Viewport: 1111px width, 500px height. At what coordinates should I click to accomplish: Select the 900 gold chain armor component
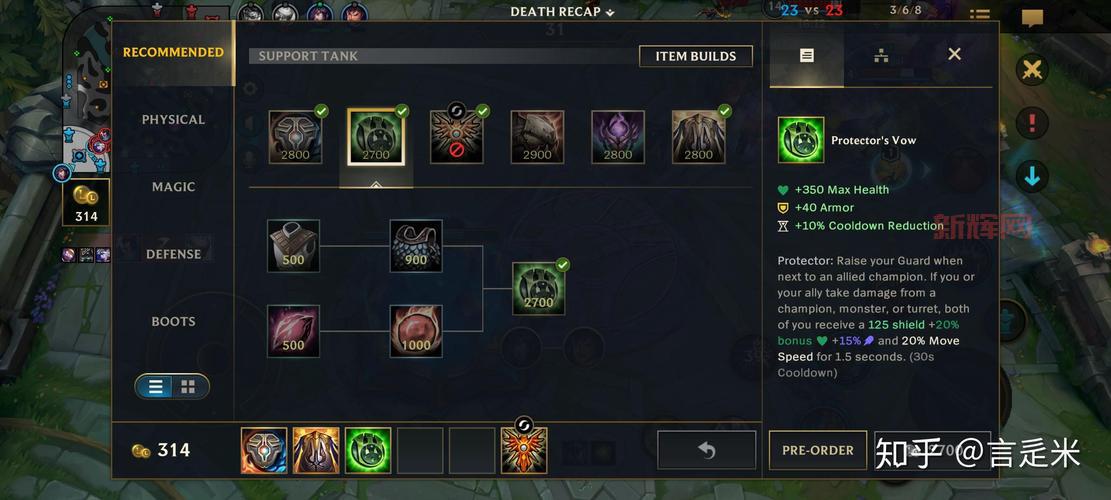(416, 246)
